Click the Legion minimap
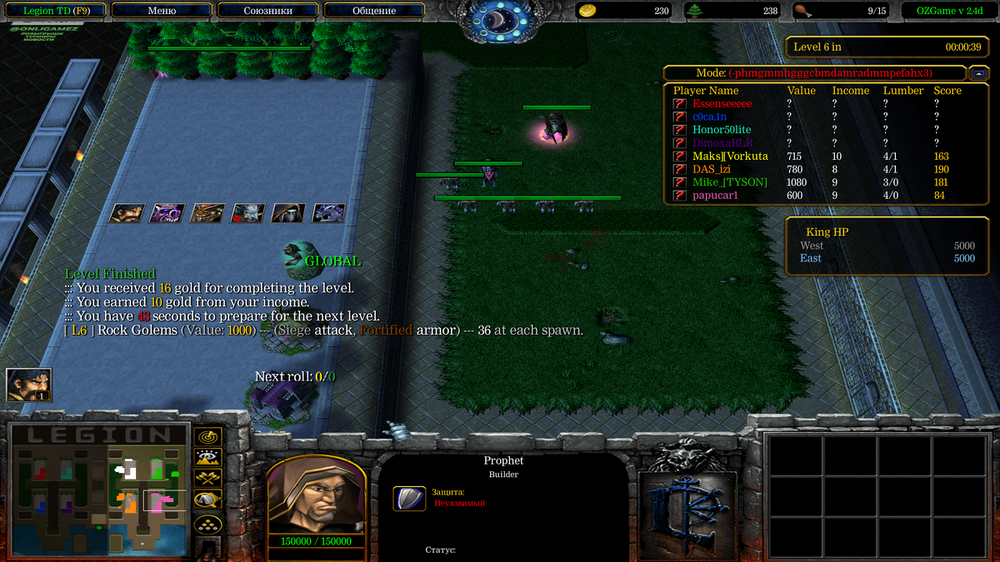Image resolution: width=1000 pixels, height=562 pixels. tap(99, 487)
